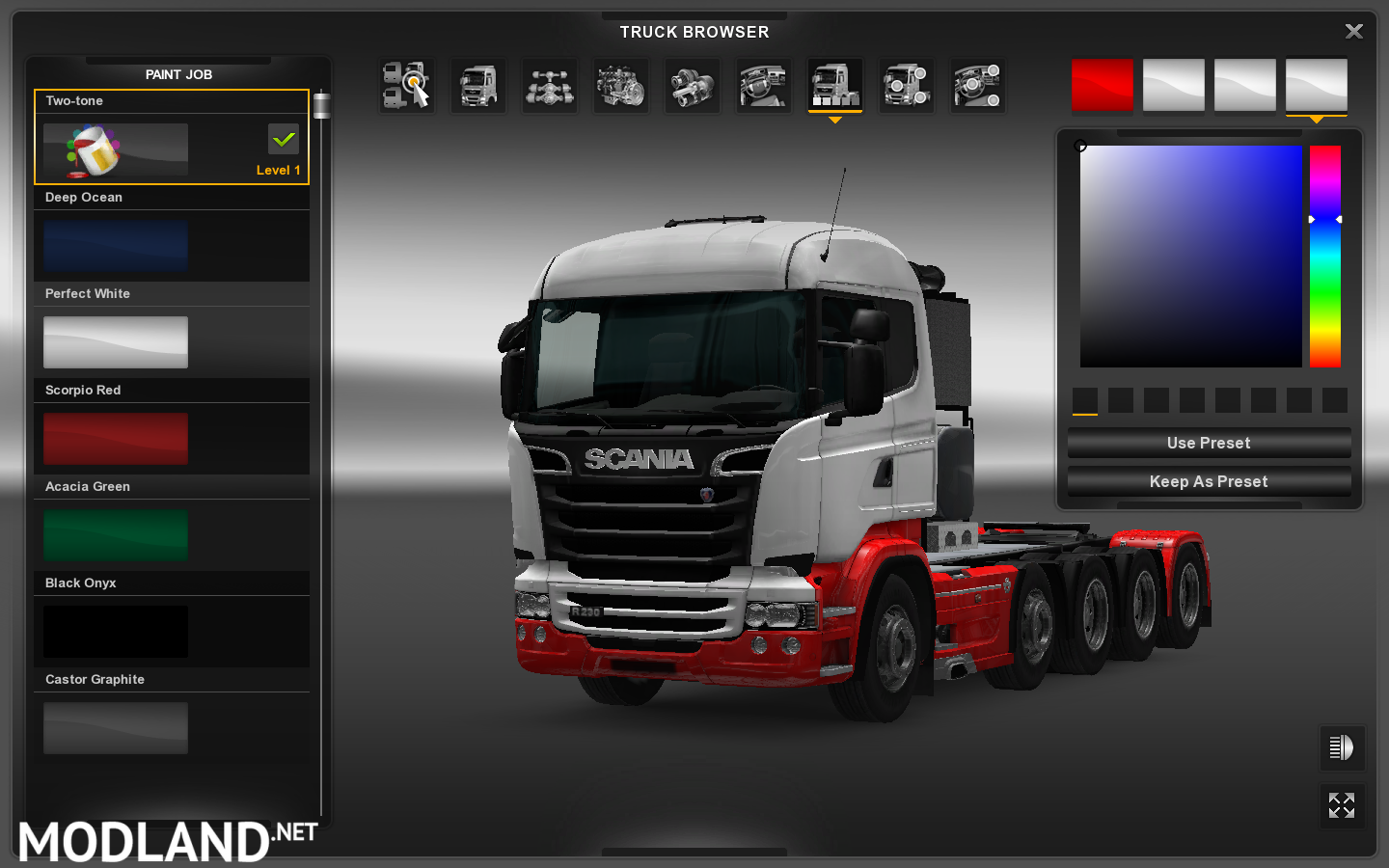
Task: Open the Transmission category icon
Action: click(692, 85)
